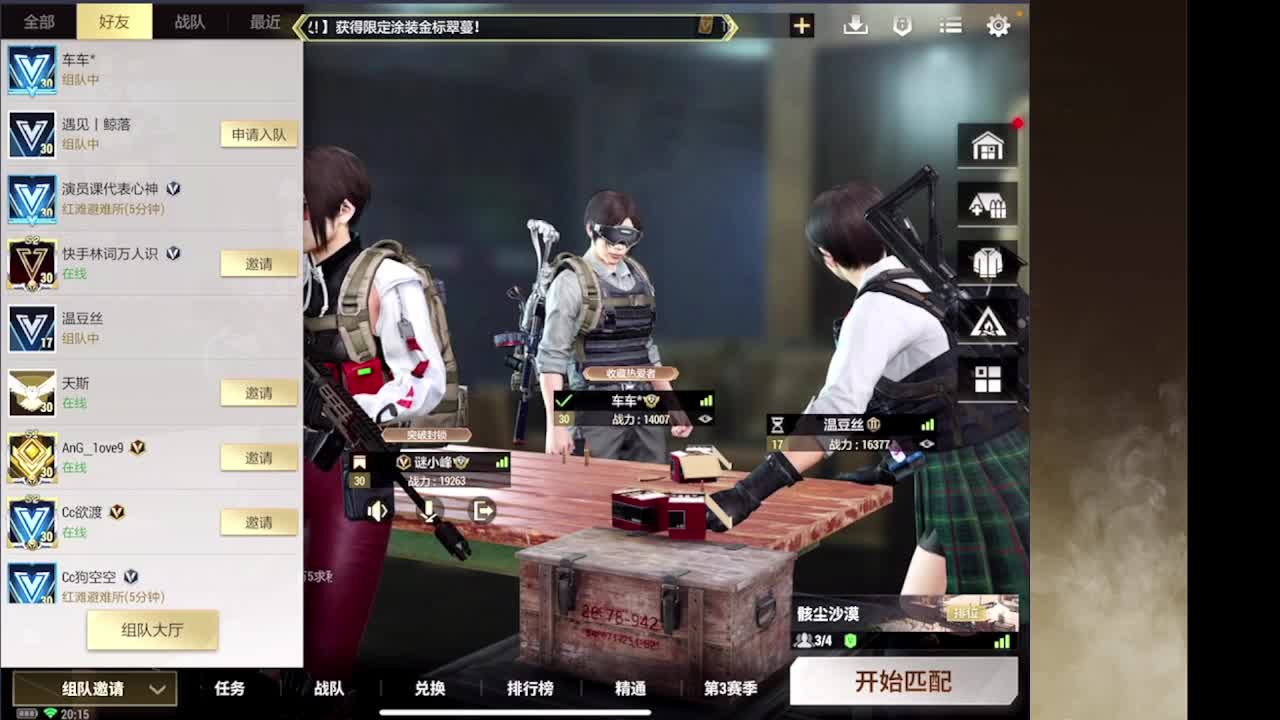Viewport: 1280px width, 720px height.
Task: Open the settings gear icon
Action: click(997, 25)
